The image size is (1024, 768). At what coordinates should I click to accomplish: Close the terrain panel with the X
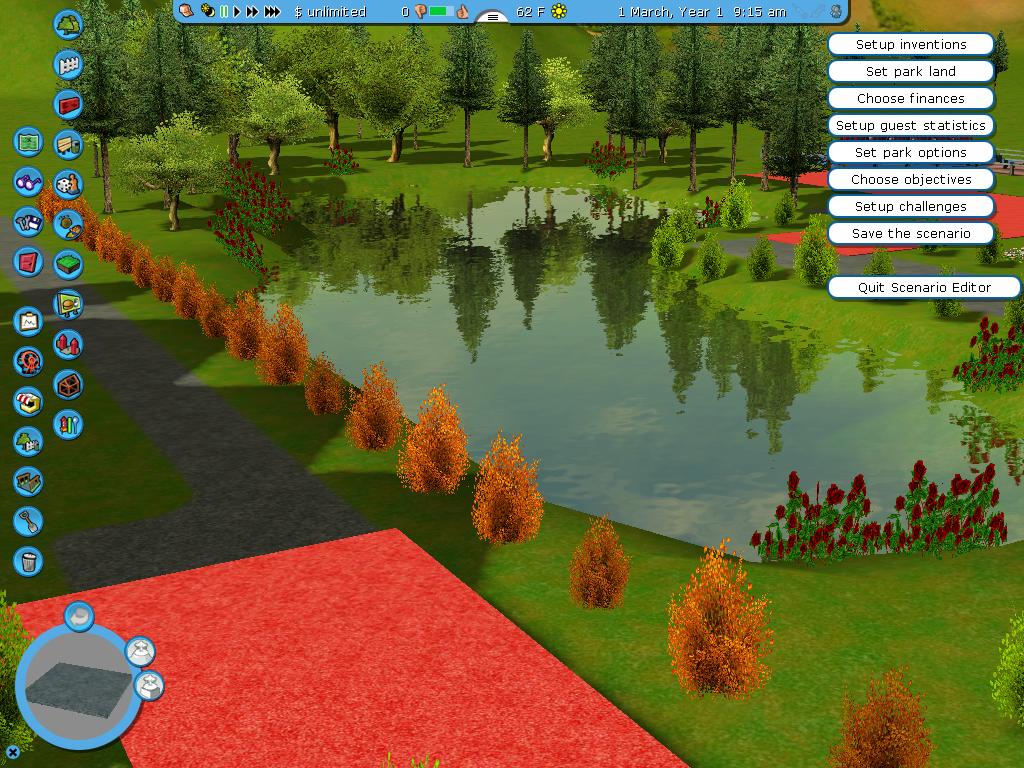click(x=13, y=752)
